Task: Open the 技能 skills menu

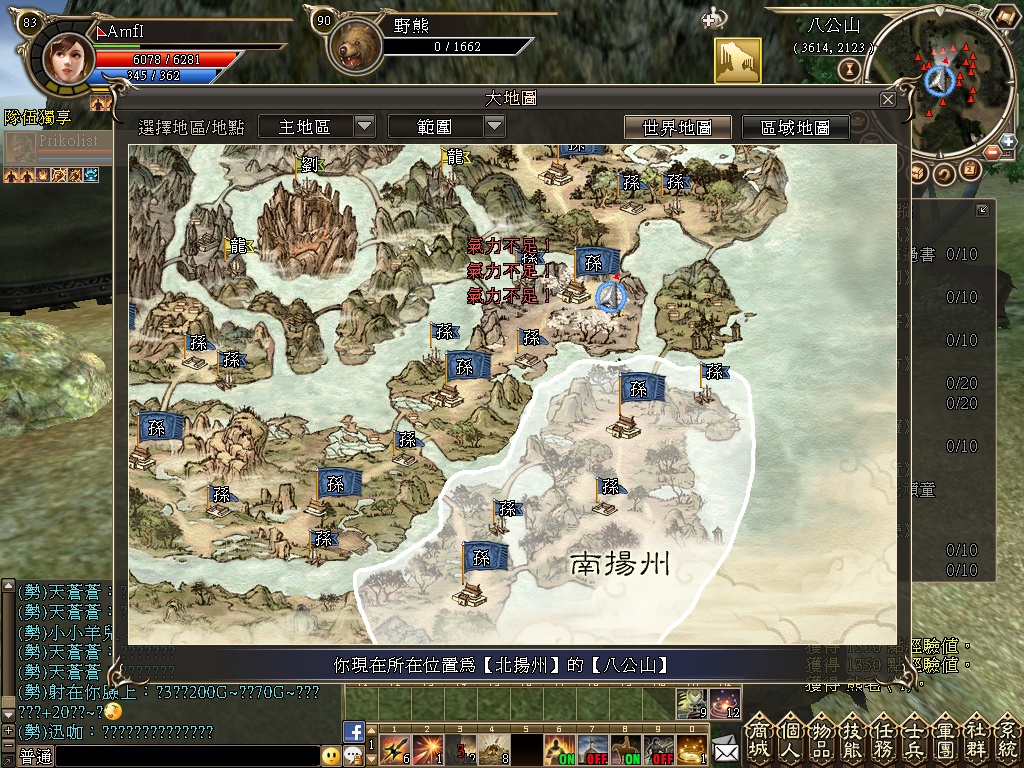Action: (x=852, y=739)
